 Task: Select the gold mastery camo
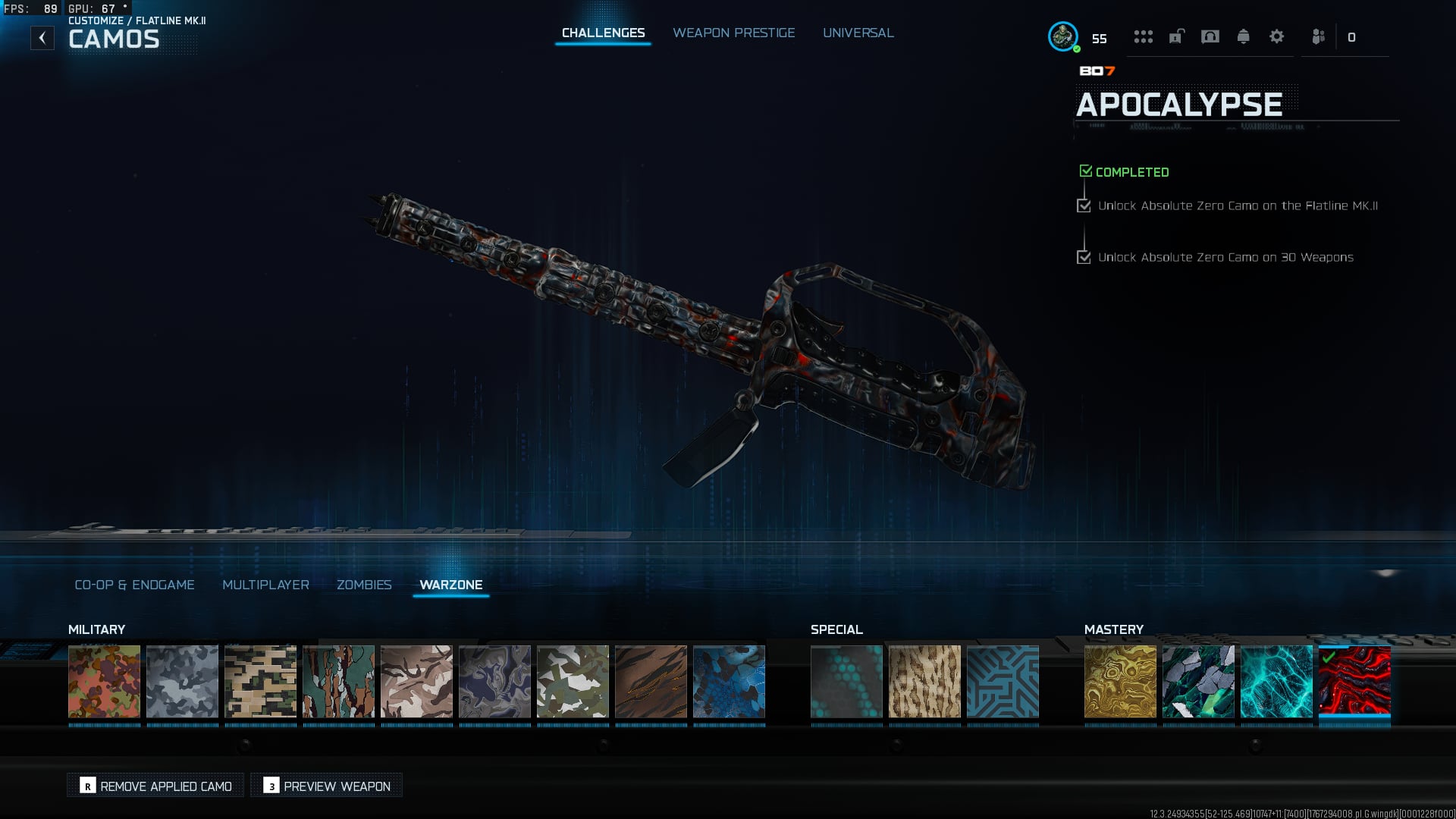pos(1120,681)
